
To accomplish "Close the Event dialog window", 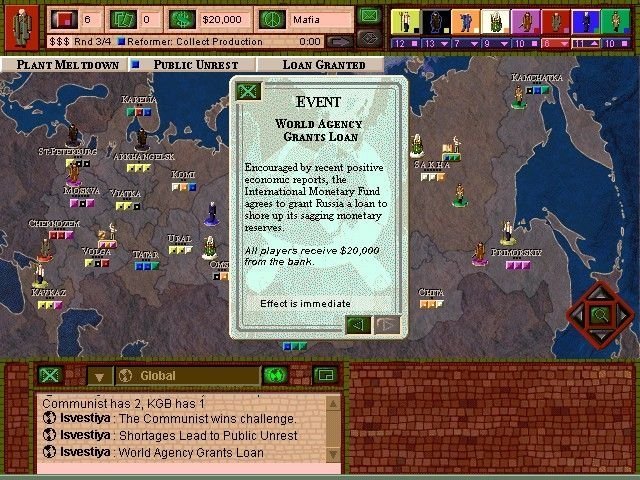I will [247, 91].
